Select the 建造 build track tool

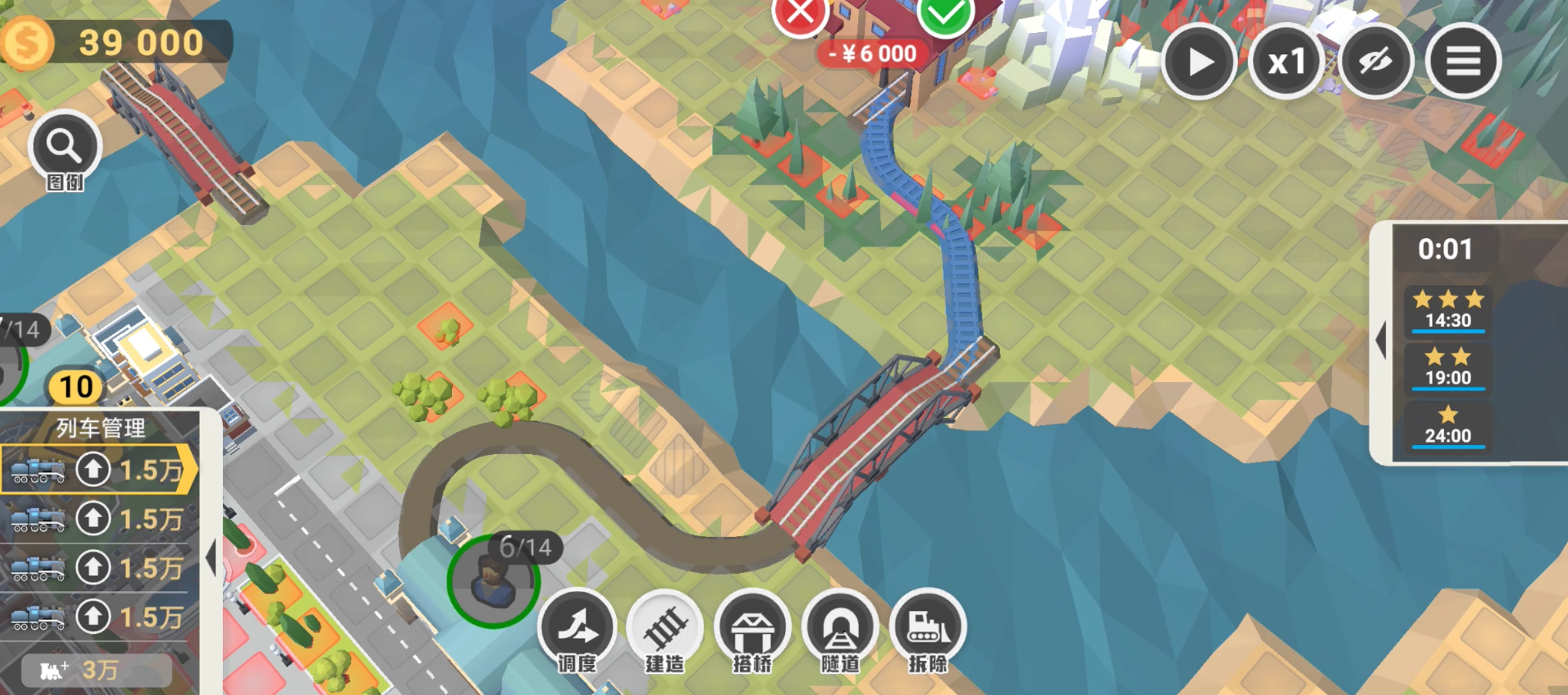coord(665,629)
